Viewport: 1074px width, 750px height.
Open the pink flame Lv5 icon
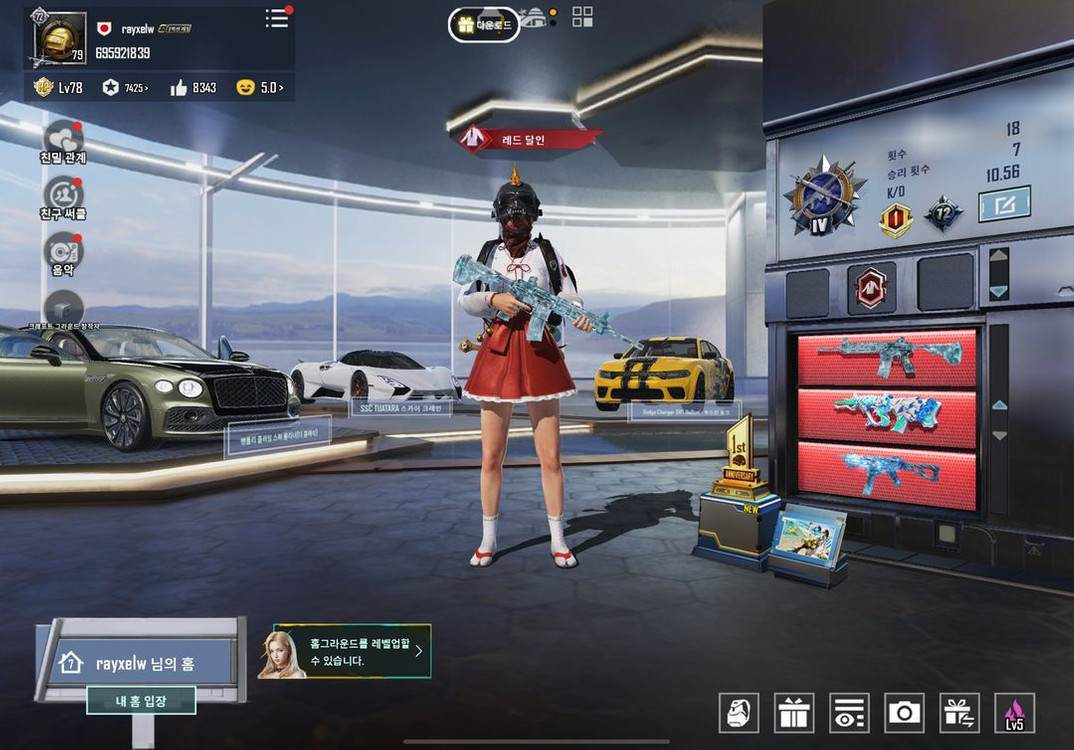coord(1014,712)
